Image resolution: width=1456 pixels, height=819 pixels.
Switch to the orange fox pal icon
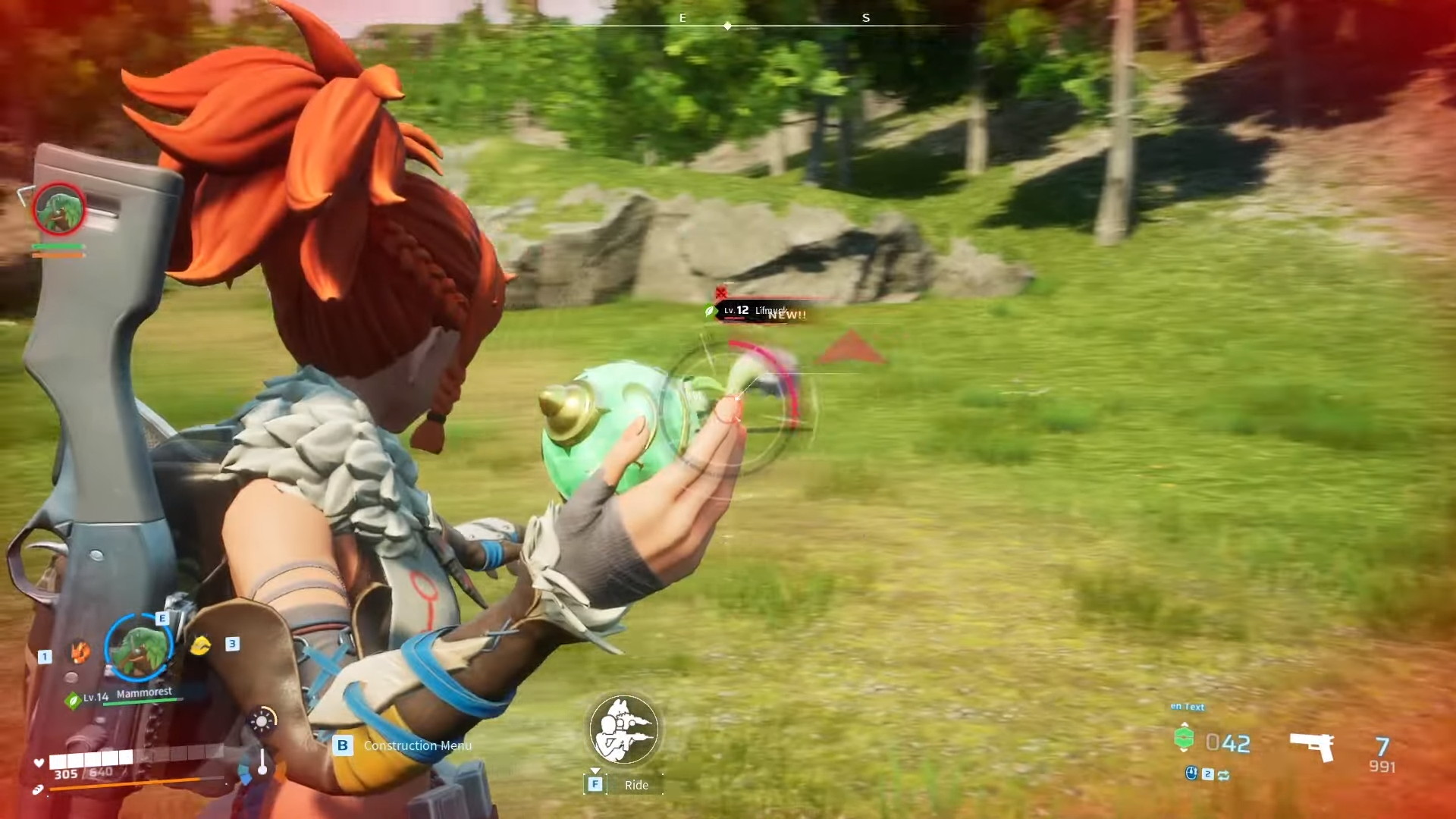(x=80, y=651)
